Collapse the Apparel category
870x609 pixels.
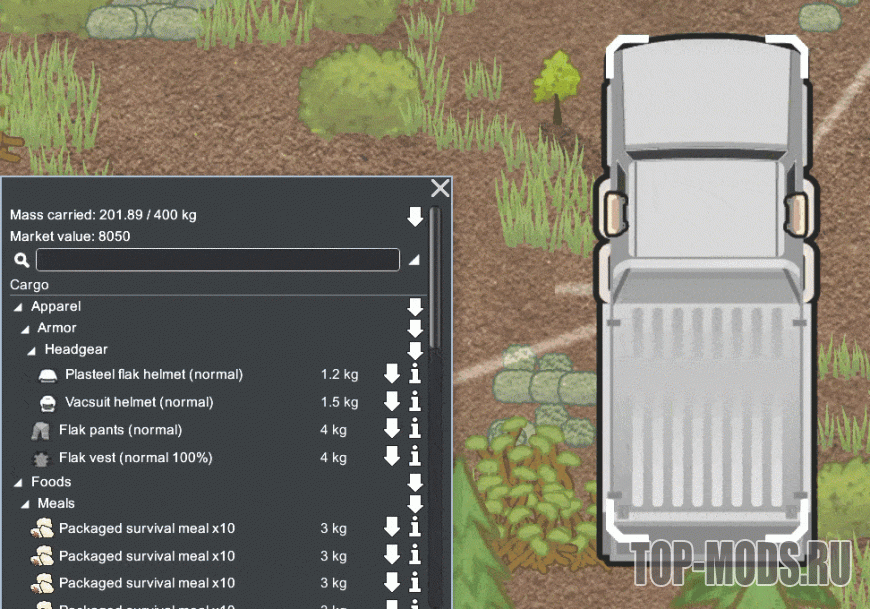click(x=18, y=307)
